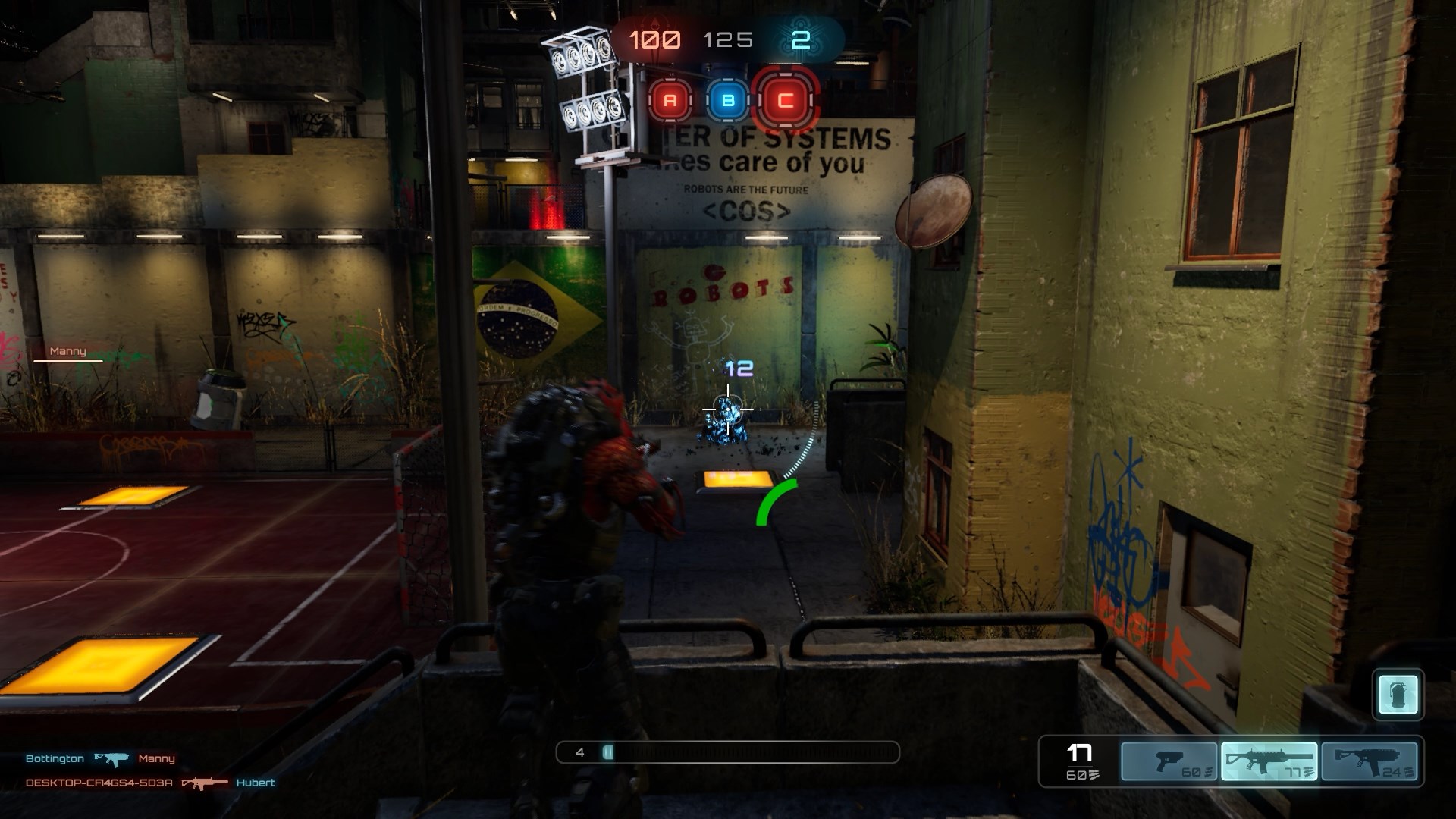
Task: Activate the grenade item icon
Action: (1398, 695)
